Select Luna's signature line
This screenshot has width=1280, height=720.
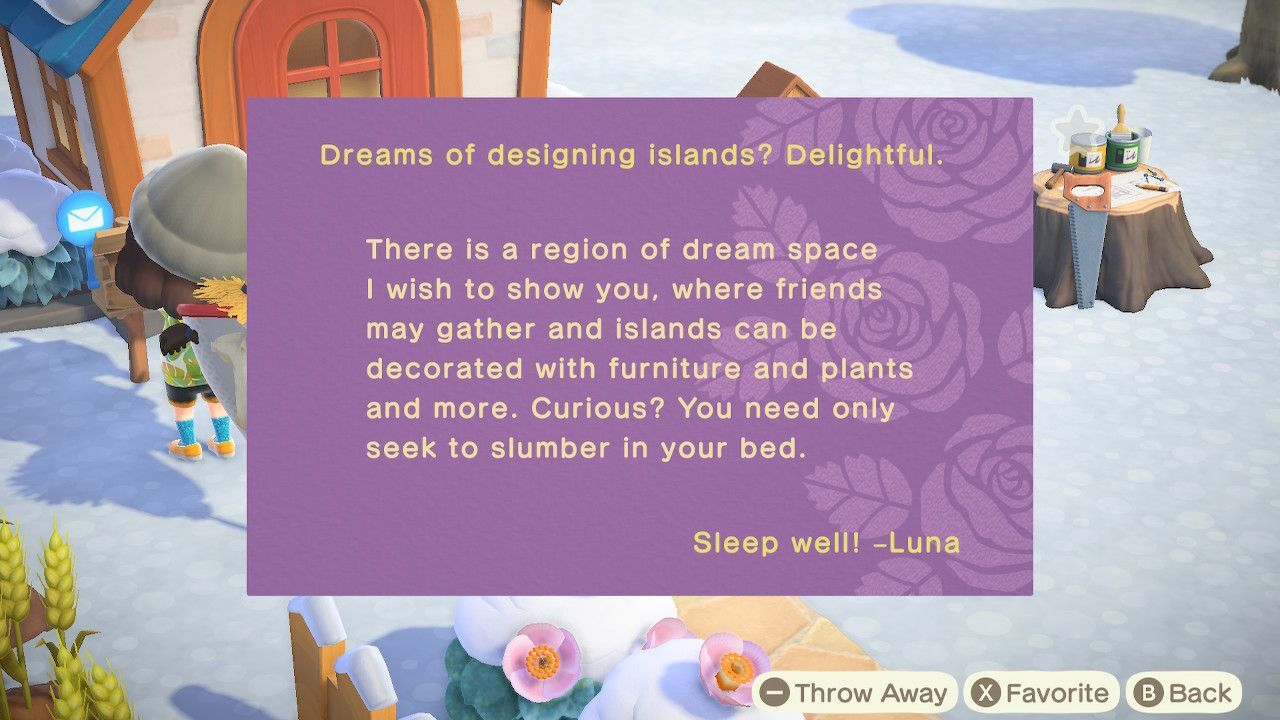[x=828, y=543]
